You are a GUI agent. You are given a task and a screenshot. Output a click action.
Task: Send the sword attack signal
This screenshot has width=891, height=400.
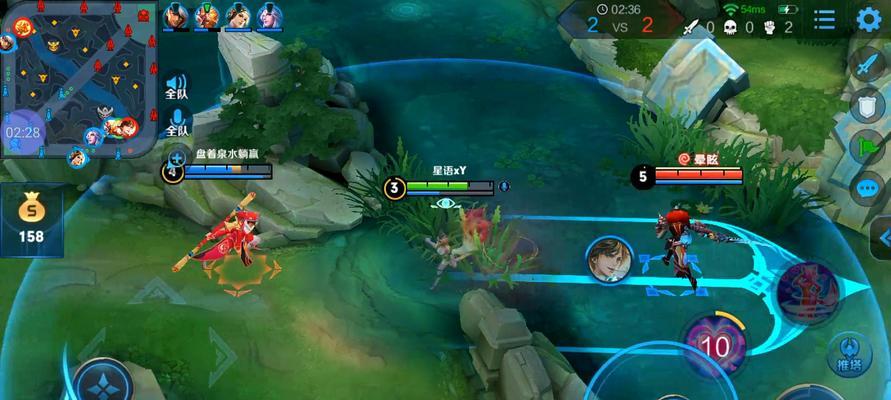click(x=866, y=64)
